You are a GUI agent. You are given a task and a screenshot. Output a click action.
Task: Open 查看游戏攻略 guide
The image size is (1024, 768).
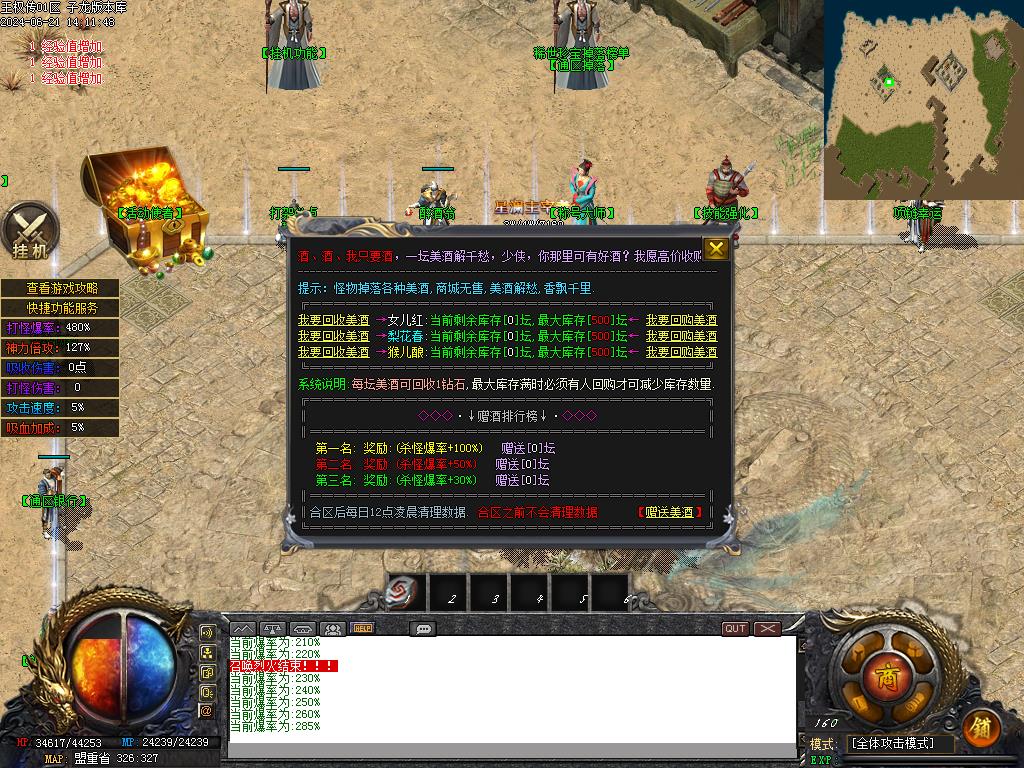[x=62, y=288]
